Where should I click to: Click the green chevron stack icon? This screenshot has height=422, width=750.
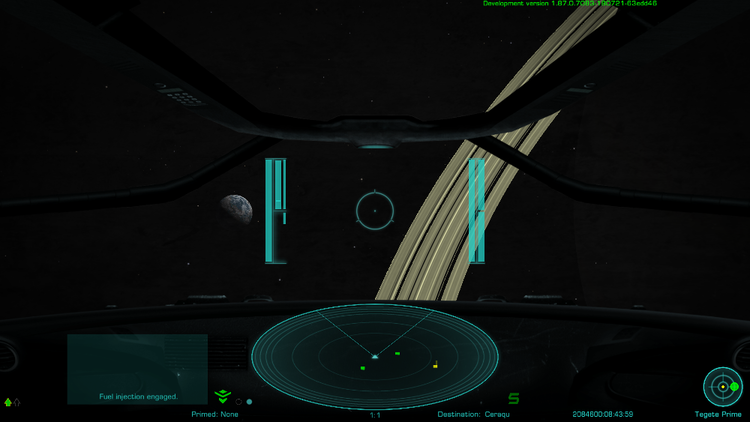(x=222, y=397)
